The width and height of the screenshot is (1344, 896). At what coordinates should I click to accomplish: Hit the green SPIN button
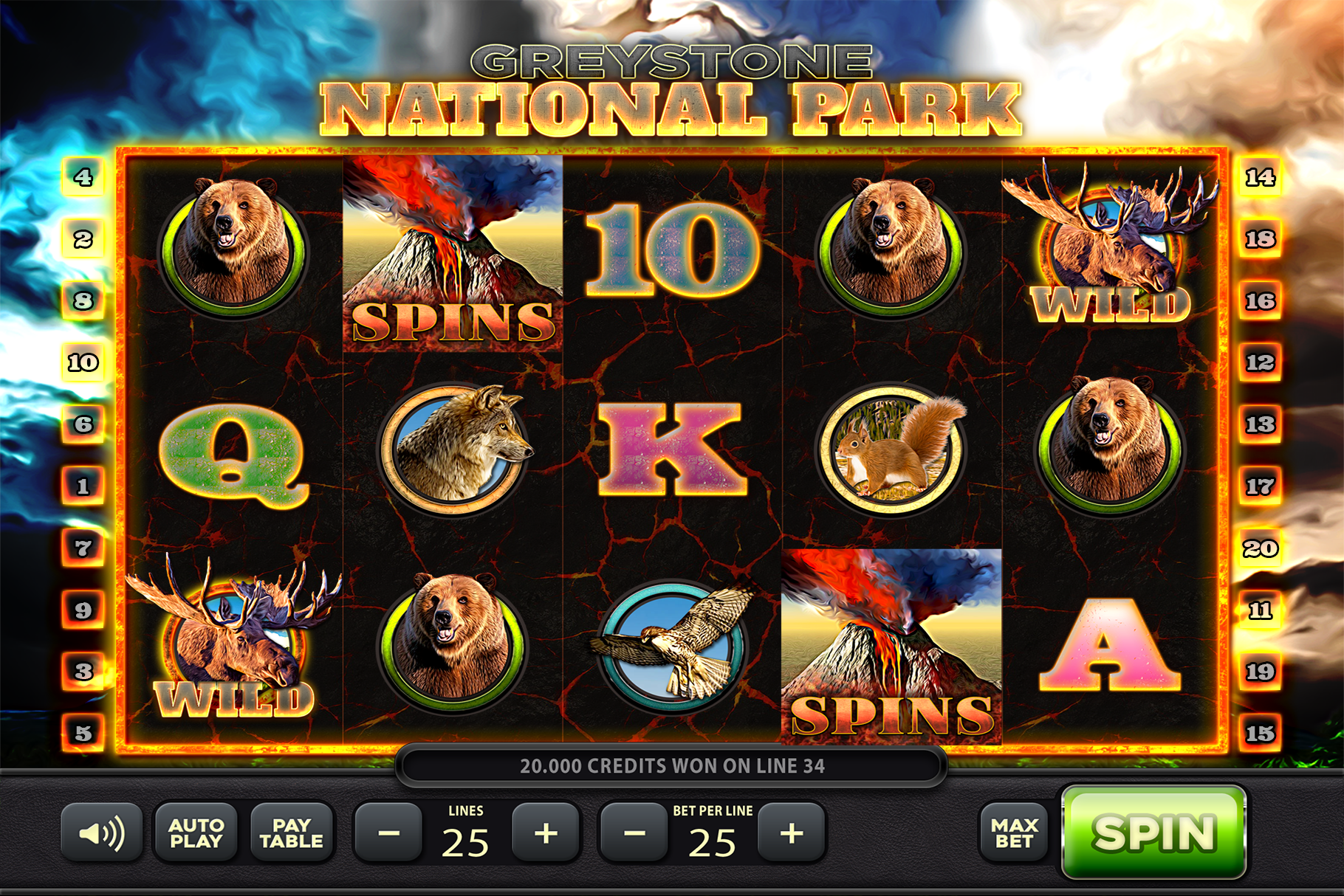pos(1153,833)
